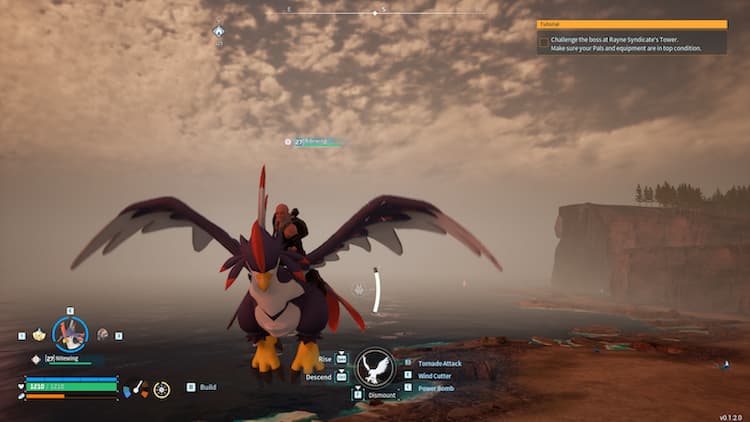This screenshot has width=750, height=422.
Task: Click the Tutorial objective tracker header
Action: point(632,24)
